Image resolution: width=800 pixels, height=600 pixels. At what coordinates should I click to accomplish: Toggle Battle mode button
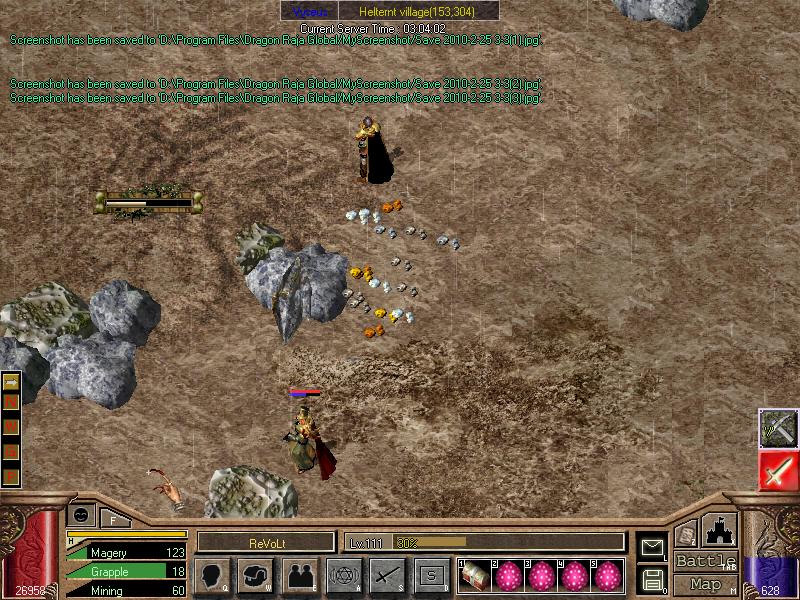pos(706,561)
